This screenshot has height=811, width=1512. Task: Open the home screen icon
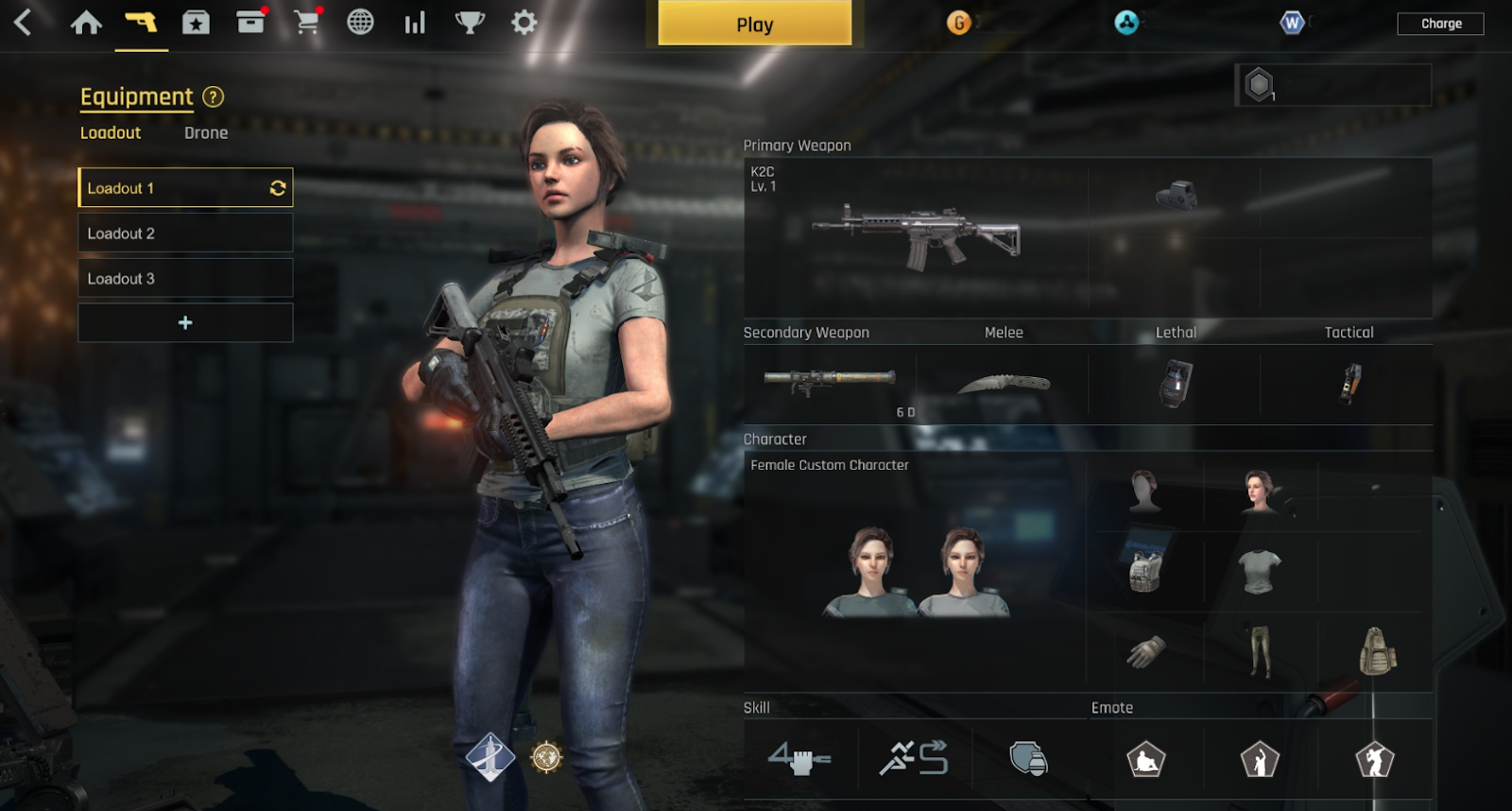86,23
